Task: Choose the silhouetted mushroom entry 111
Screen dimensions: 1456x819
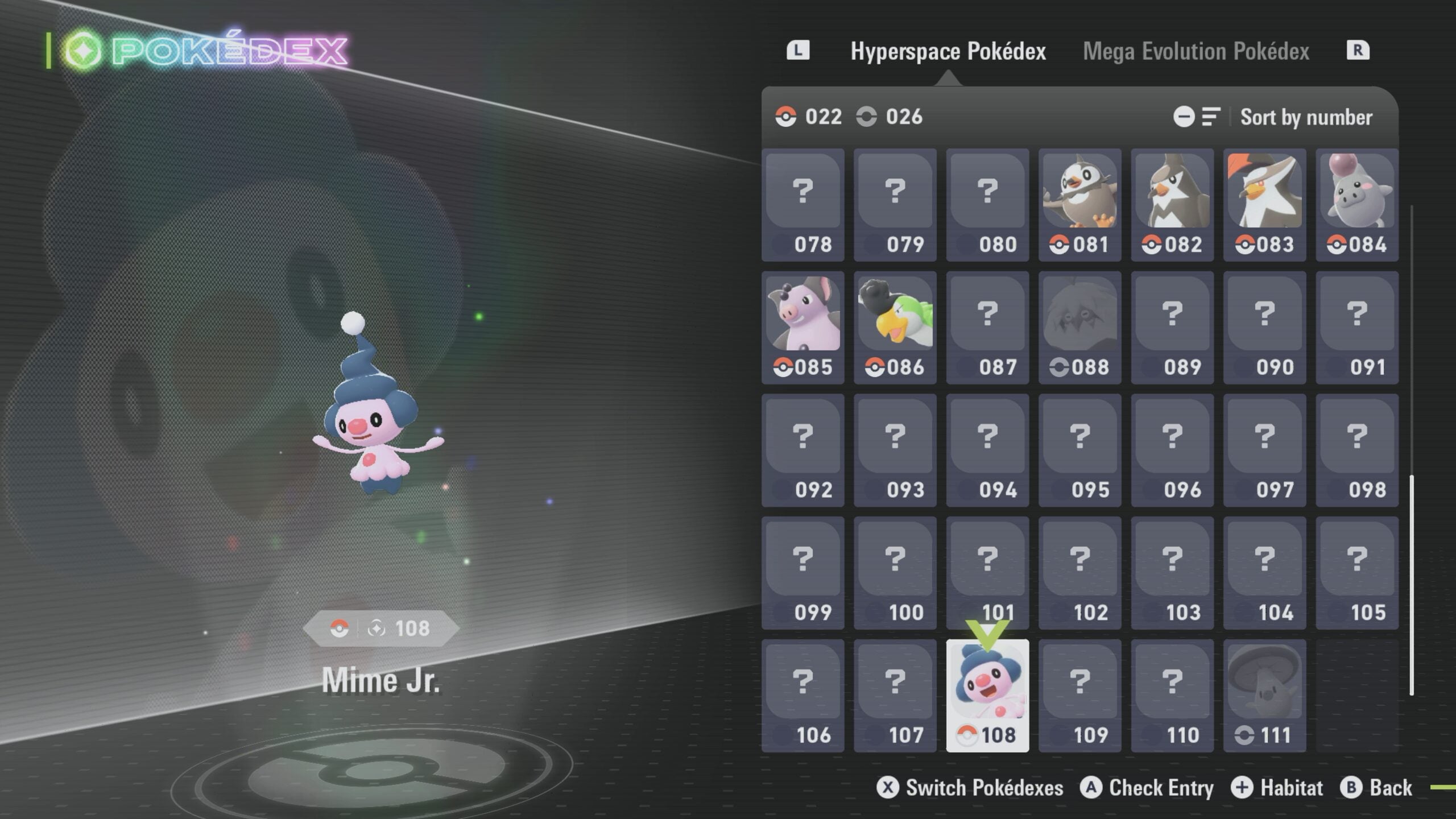Action: (x=1264, y=695)
